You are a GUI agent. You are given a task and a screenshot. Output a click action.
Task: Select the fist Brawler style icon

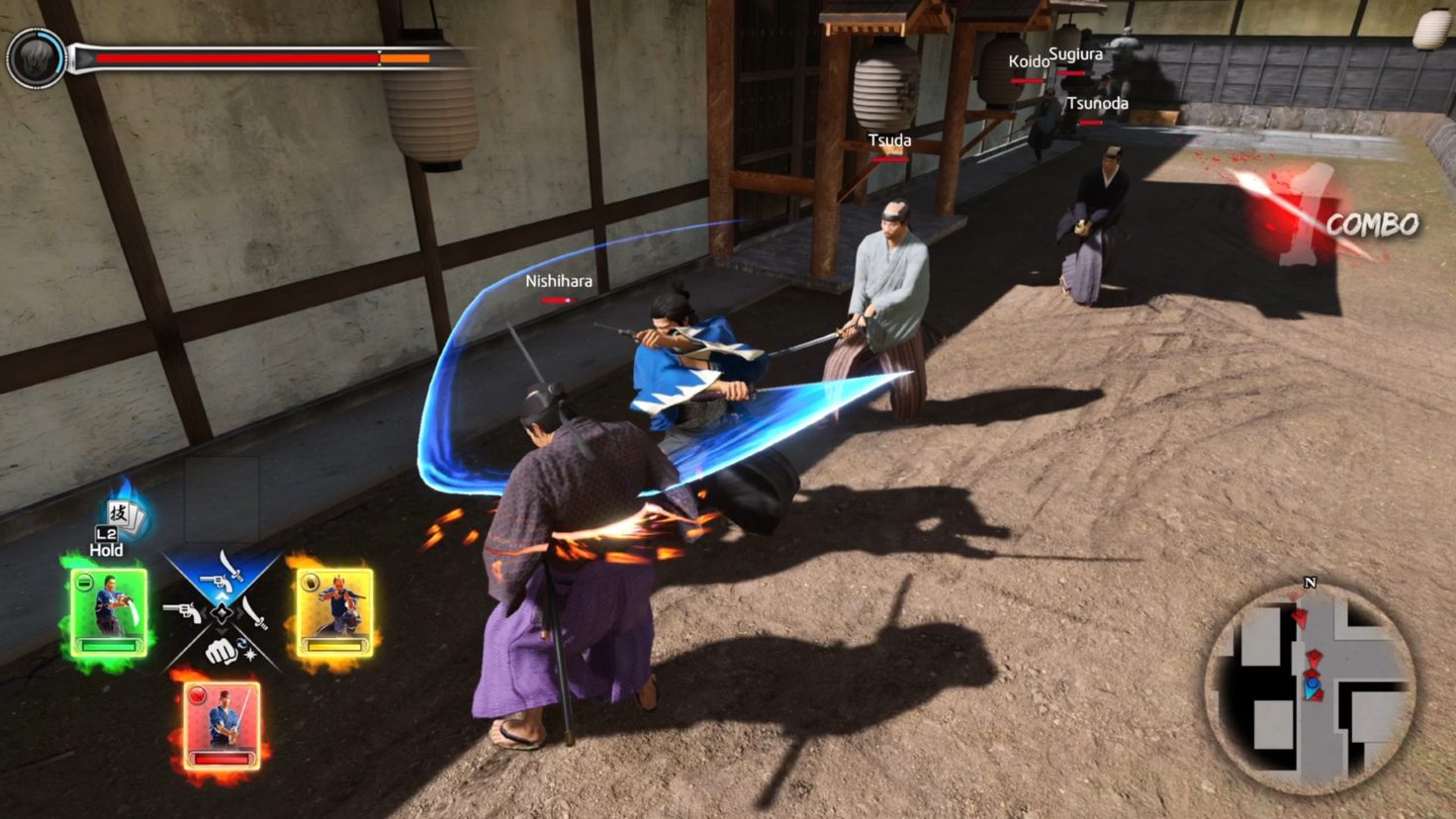coord(221,652)
